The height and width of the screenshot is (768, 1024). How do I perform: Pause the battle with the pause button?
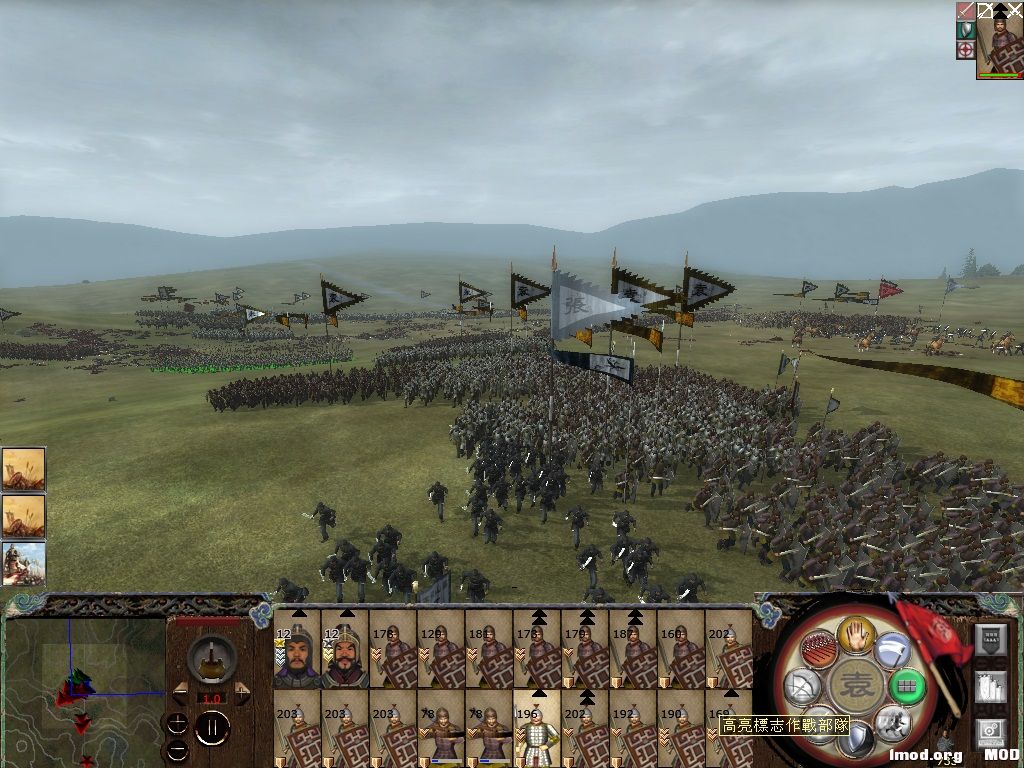pyautogui.click(x=212, y=728)
